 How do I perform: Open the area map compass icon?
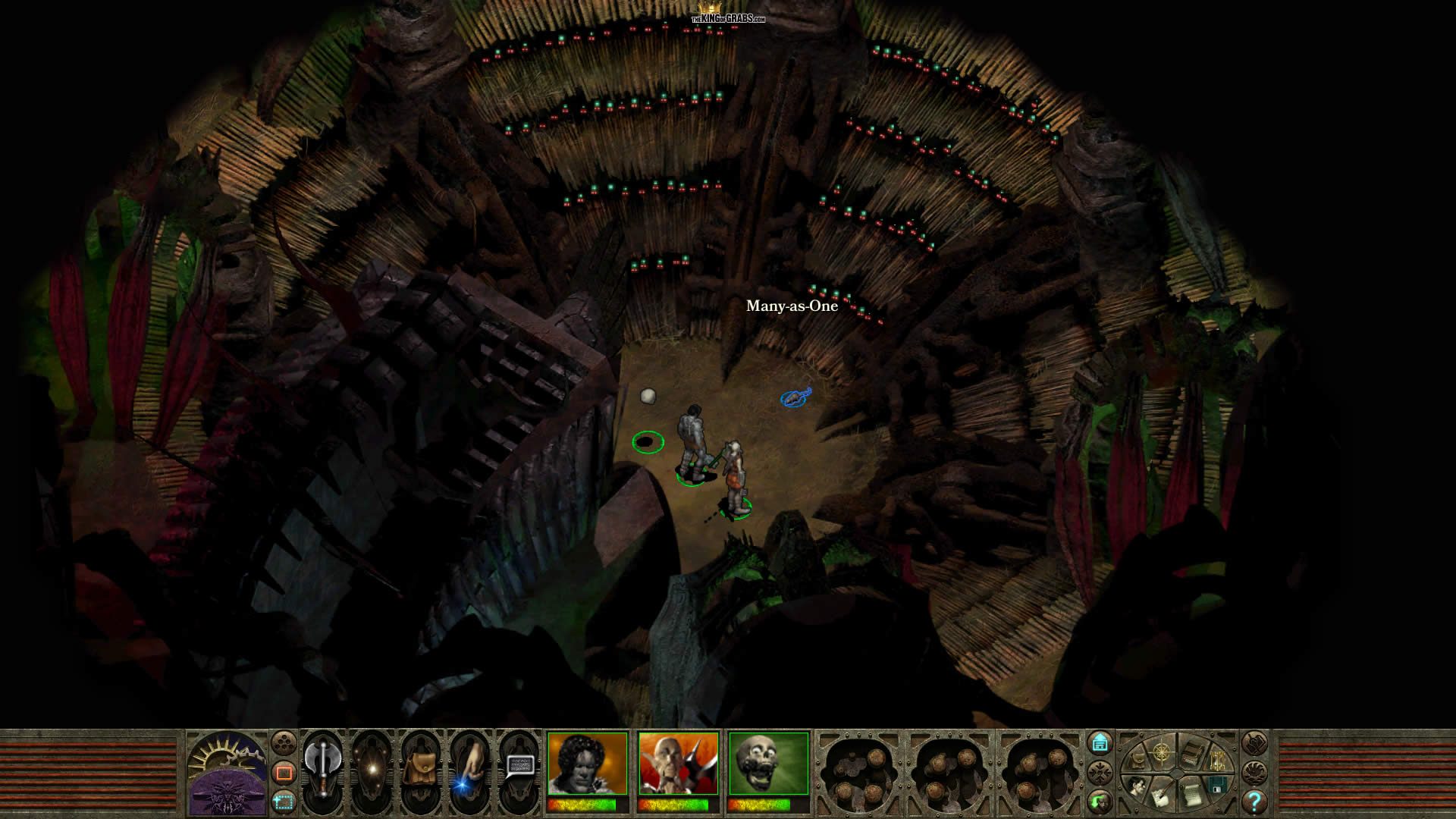1161,753
